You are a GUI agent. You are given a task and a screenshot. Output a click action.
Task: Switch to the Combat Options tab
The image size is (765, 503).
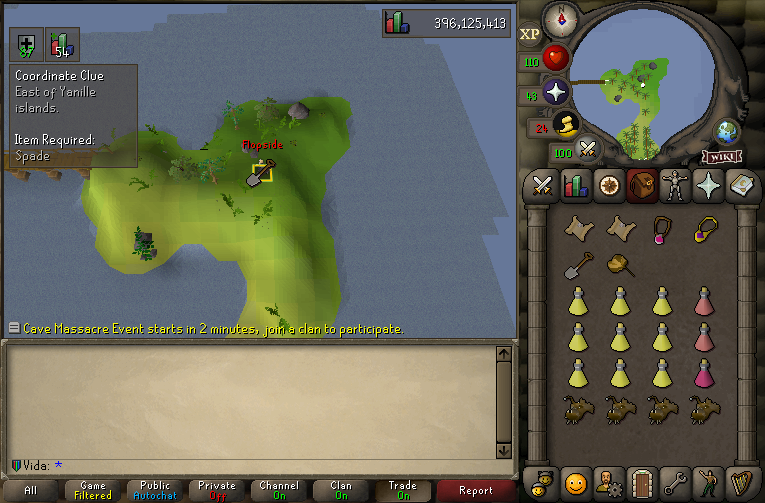(543, 186)
